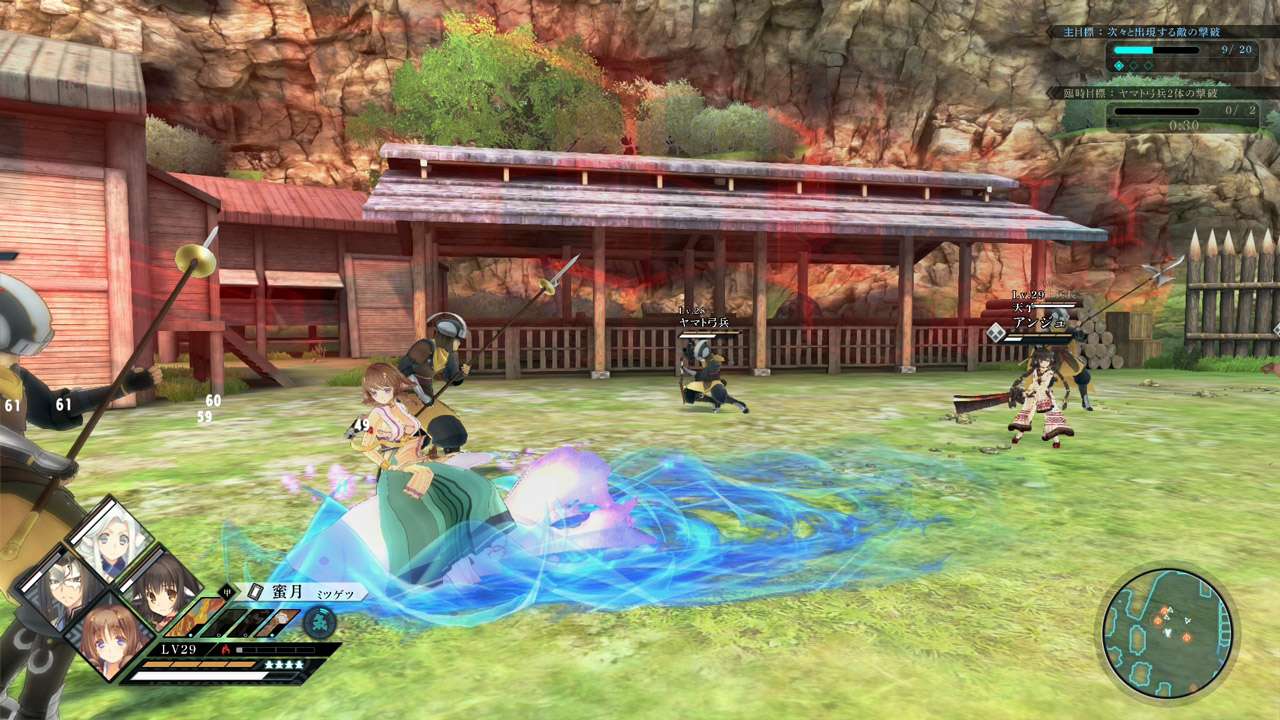Select the 蜜月 skill card icon

(256, 592)
